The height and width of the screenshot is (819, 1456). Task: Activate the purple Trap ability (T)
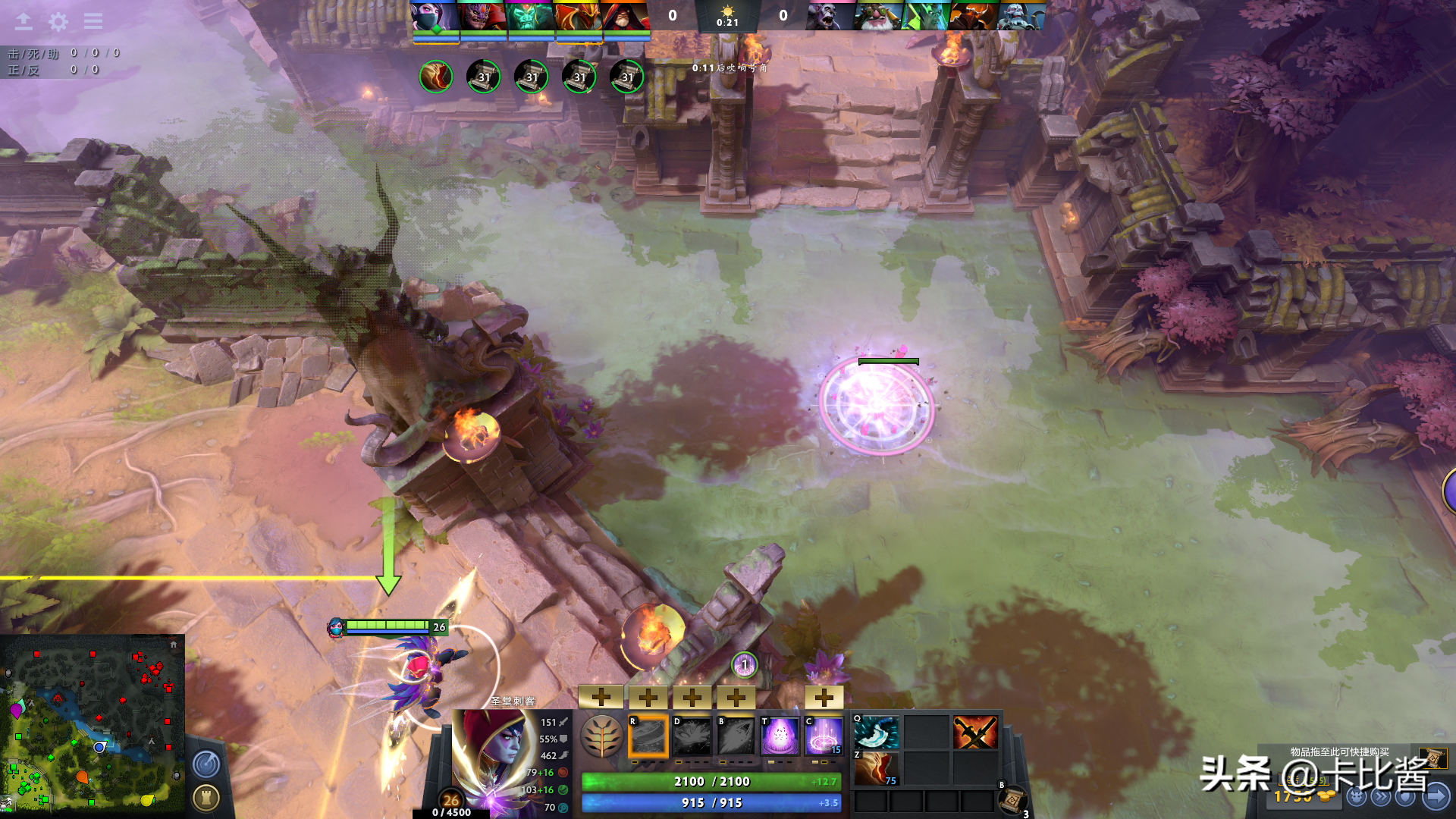[x=780, y=736]
